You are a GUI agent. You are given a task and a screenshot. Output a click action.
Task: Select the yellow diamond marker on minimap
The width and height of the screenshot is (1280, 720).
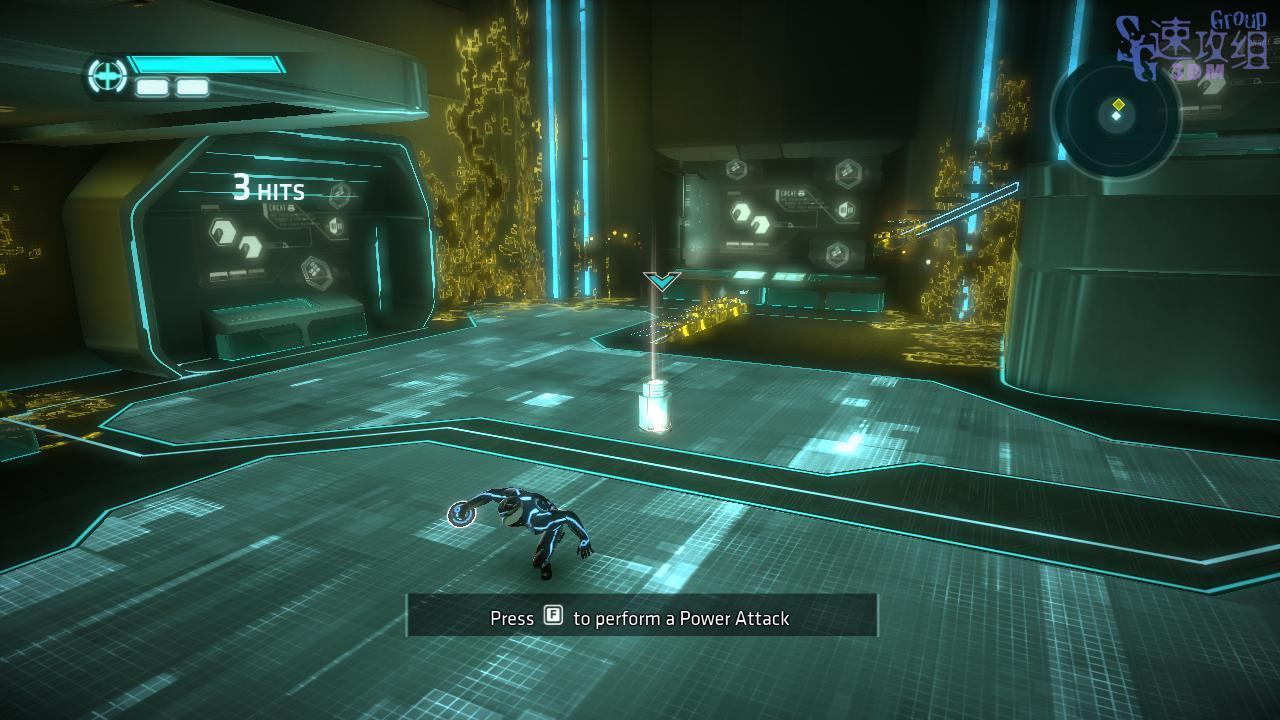point(1119,104)
